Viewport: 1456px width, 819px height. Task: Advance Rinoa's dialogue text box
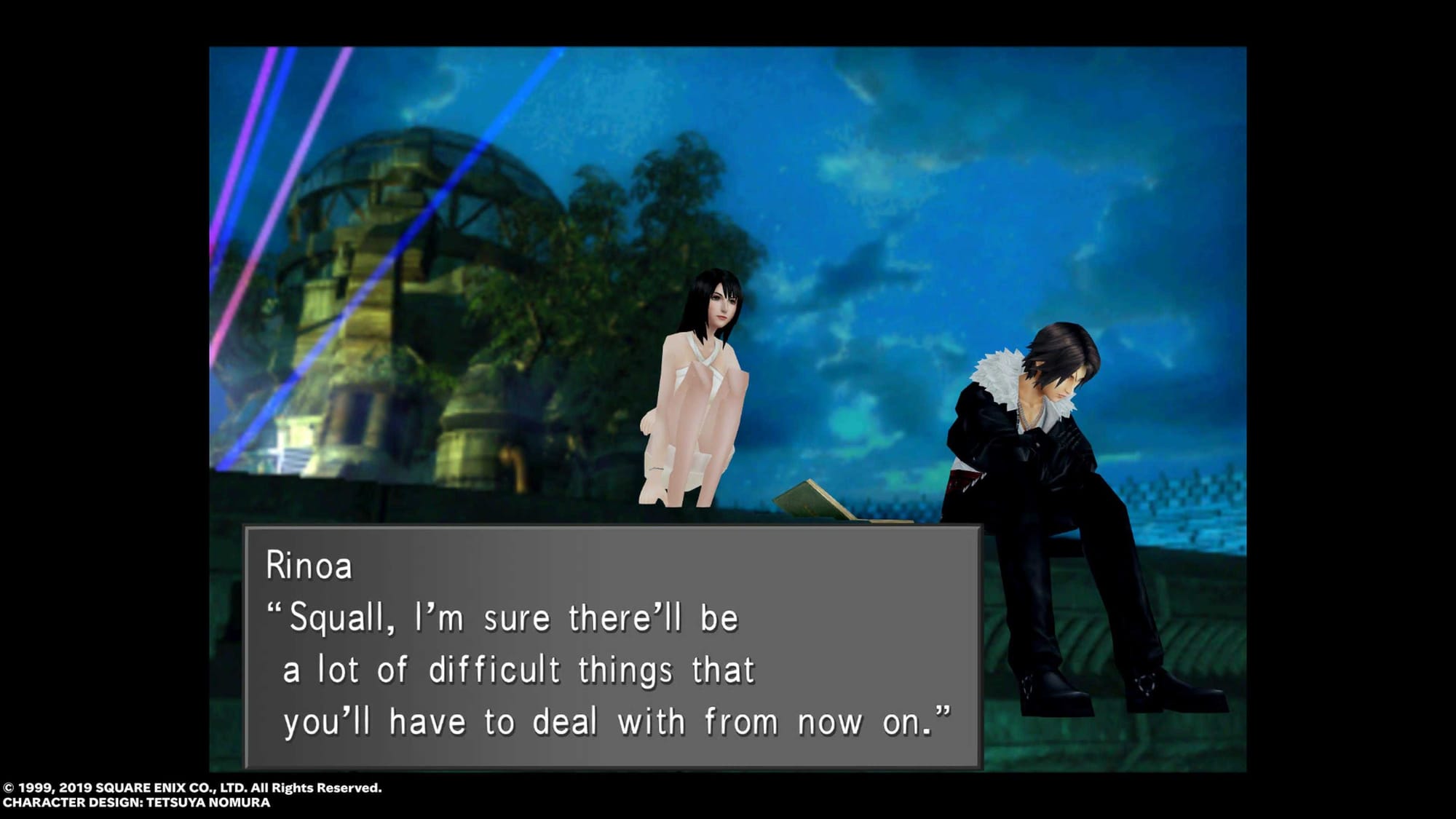(x=613, y=646)
